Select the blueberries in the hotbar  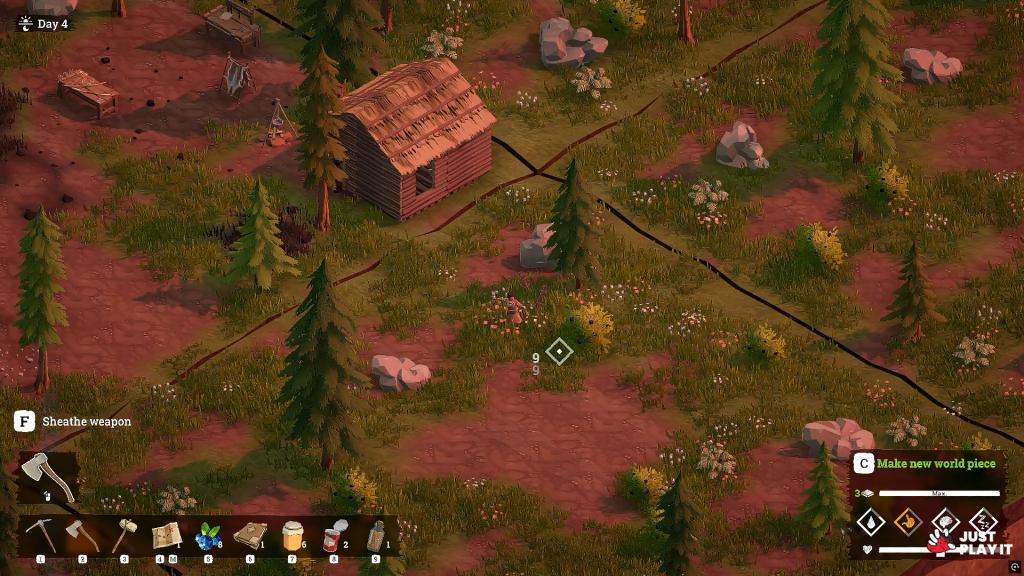click(208, 536)
